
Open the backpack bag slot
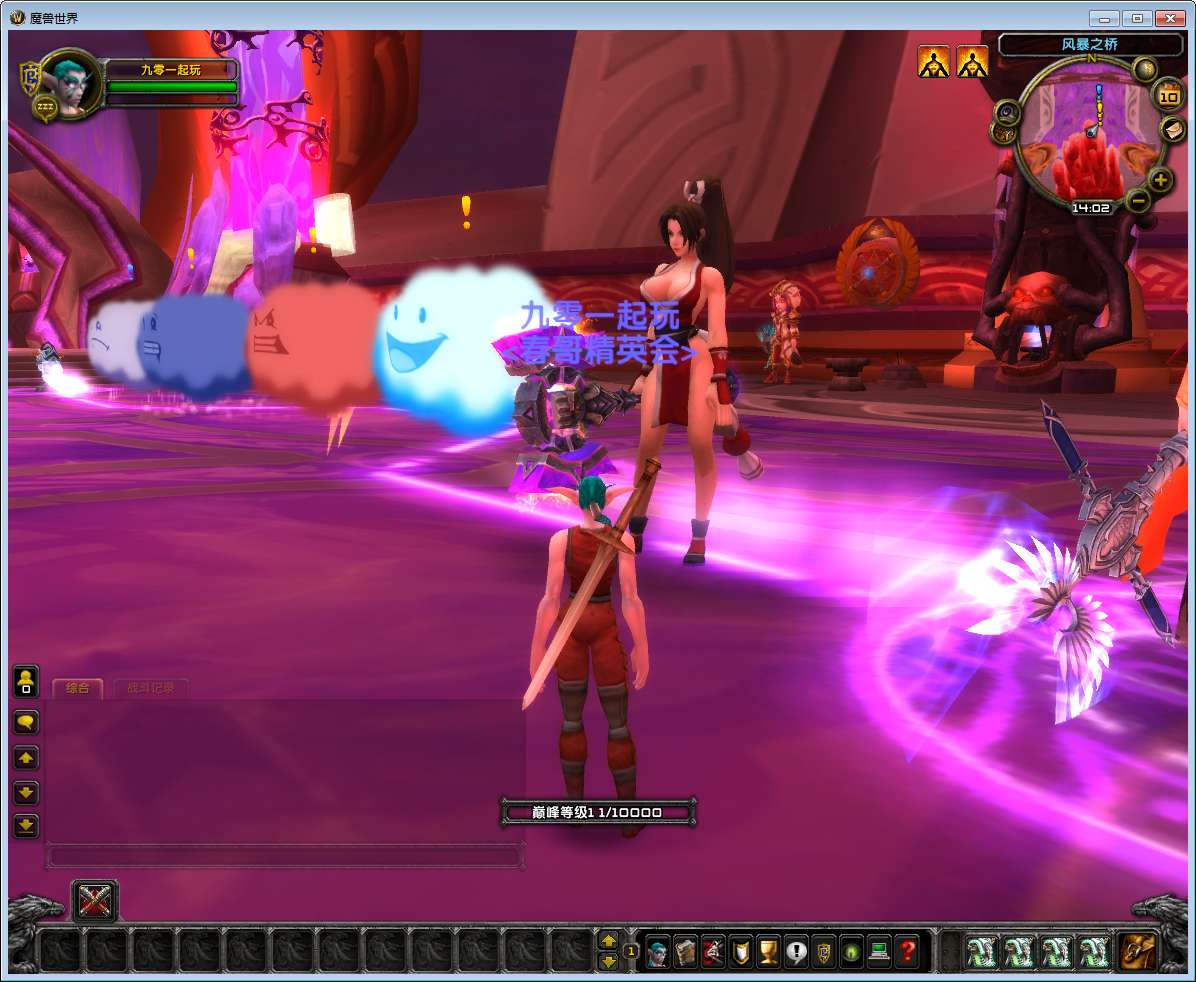[x=1137, y=951]
